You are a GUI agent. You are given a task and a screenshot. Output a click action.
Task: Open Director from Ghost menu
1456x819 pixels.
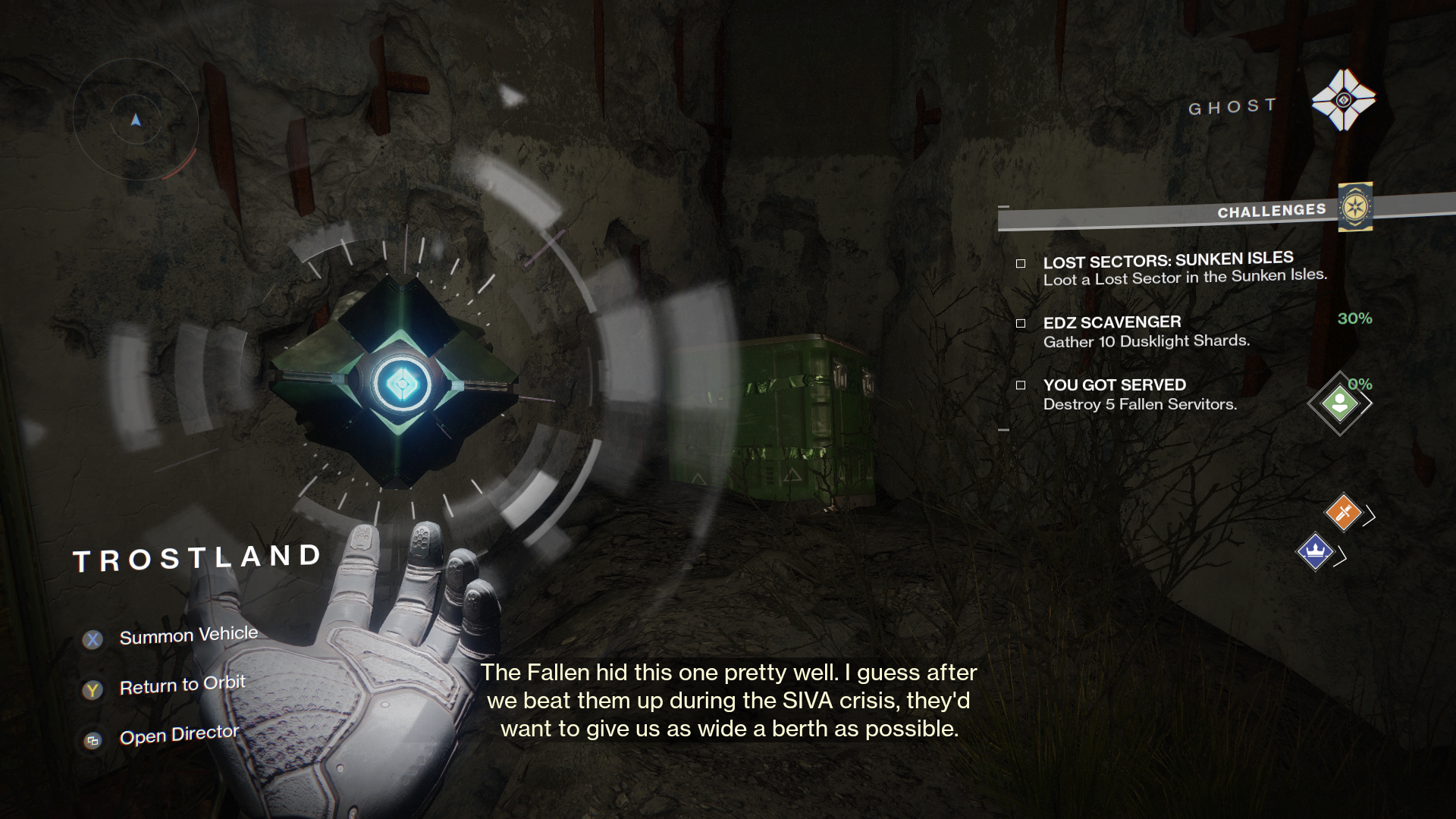tap(179, 735)
